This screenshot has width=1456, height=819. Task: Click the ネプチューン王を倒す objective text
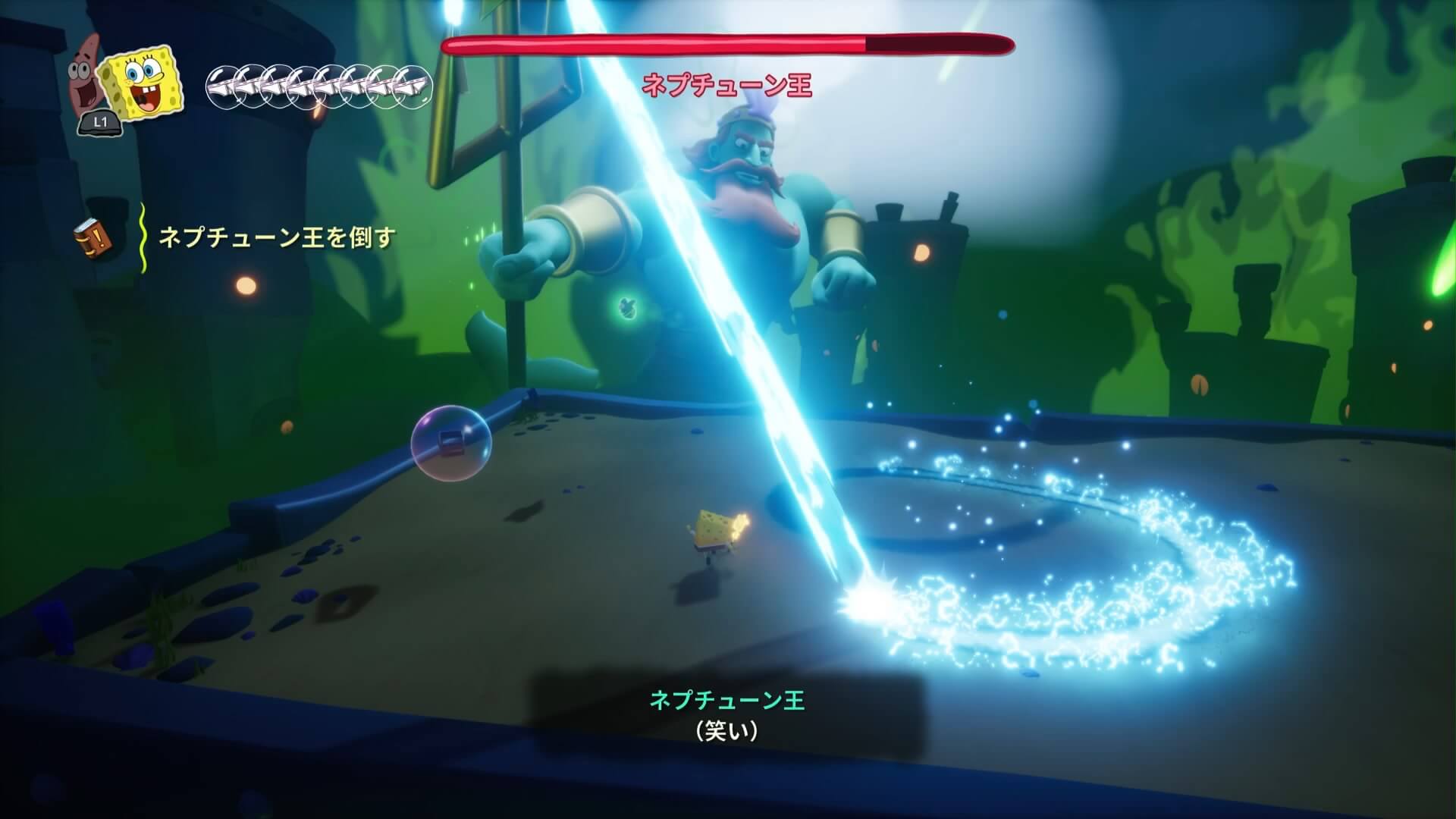(276, 238)
